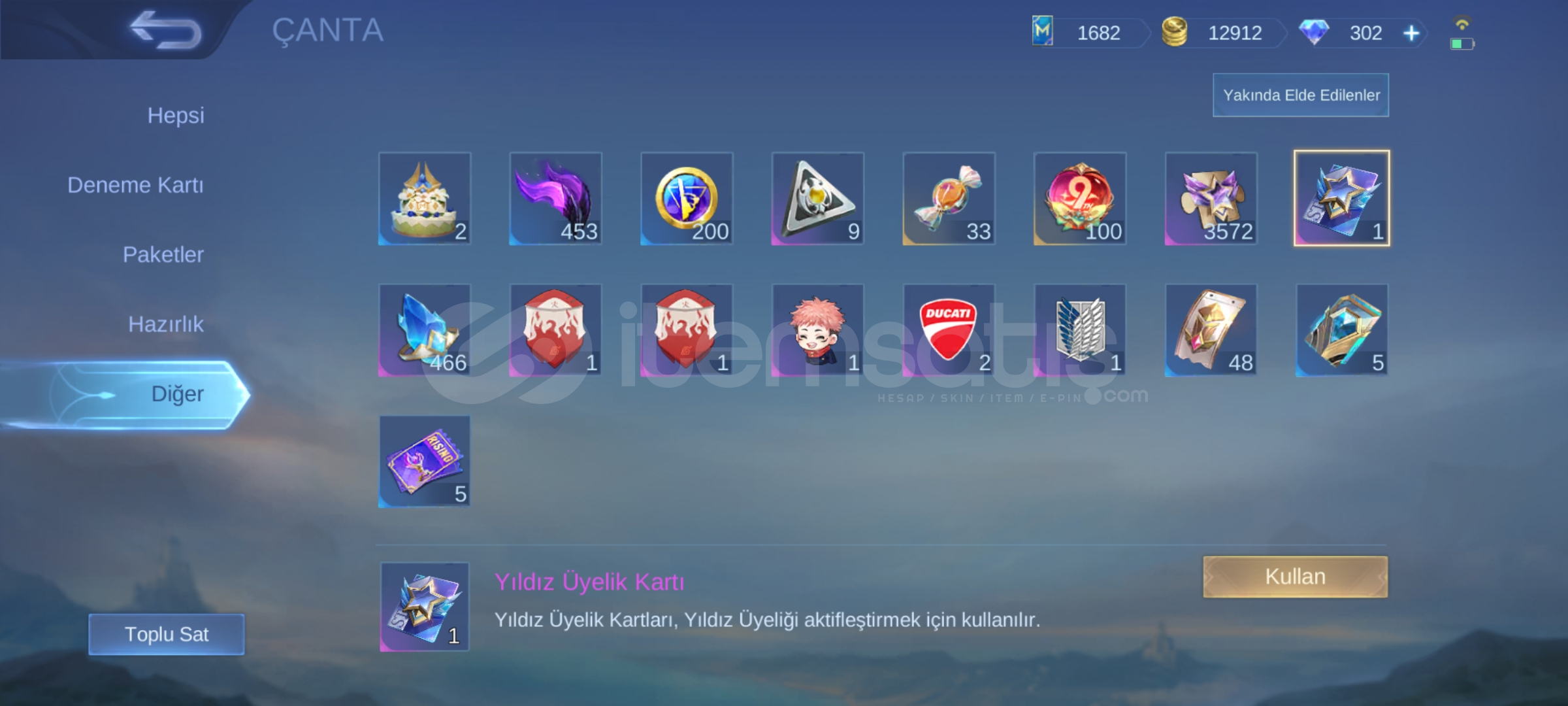1568x706 pixels.
Task: Select the 9th anniversary medal item
Action: tap(1079, 198)
